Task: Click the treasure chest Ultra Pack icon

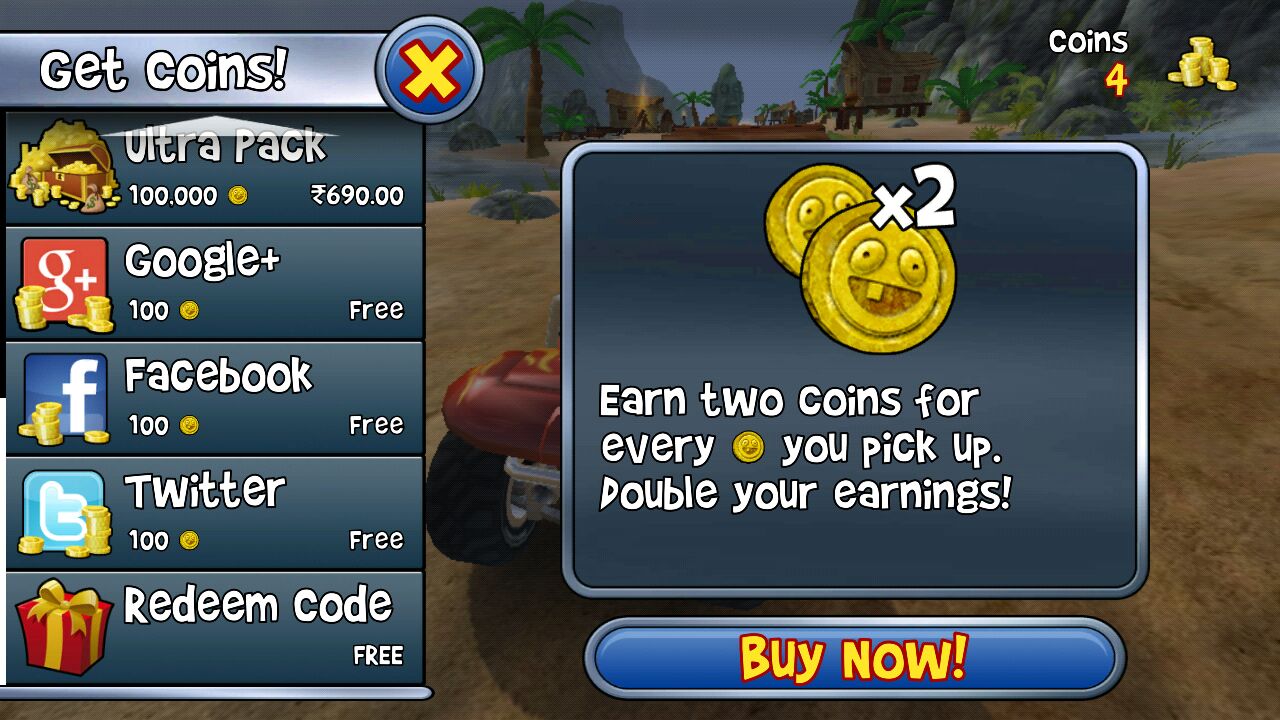Action: (62, 165)
